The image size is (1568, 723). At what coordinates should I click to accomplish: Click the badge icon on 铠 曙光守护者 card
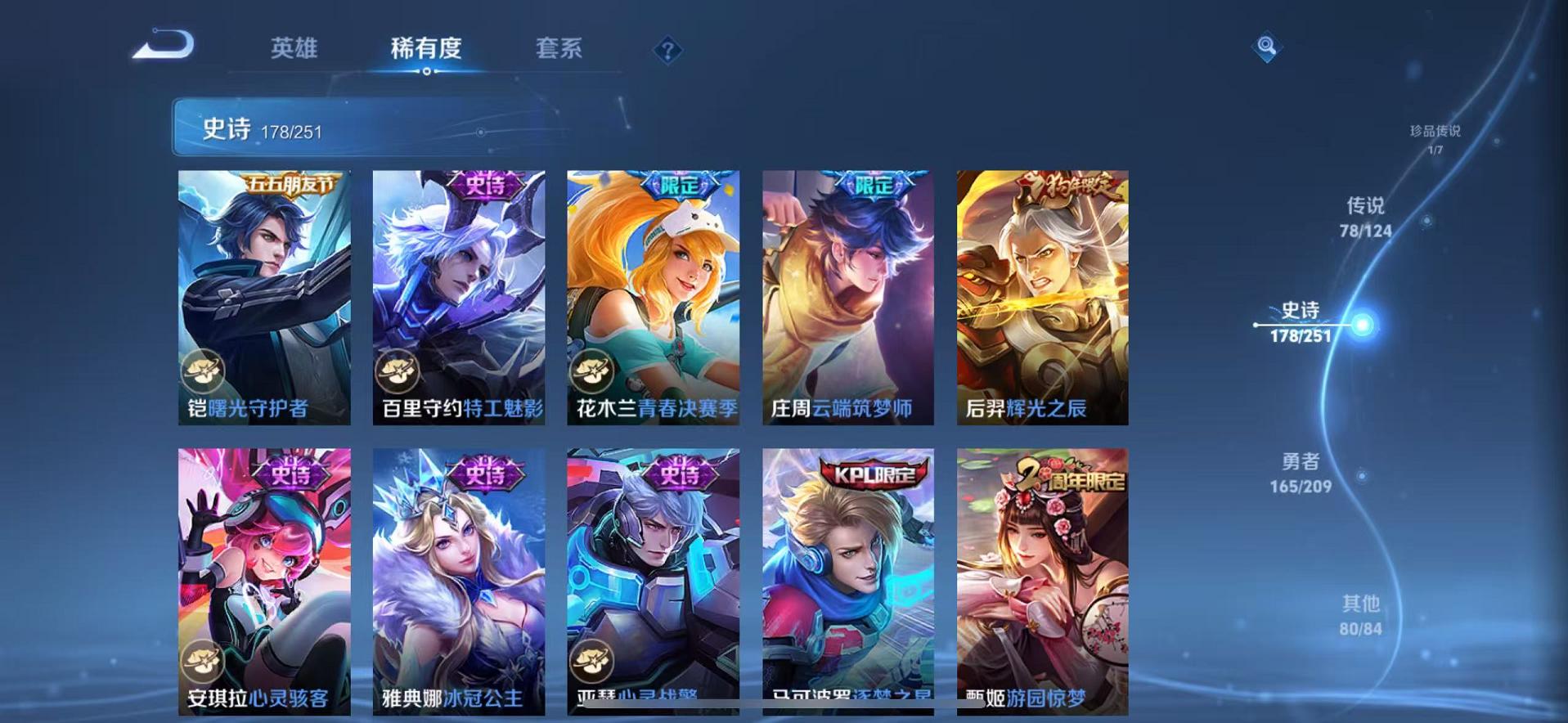tap(202, 371)
